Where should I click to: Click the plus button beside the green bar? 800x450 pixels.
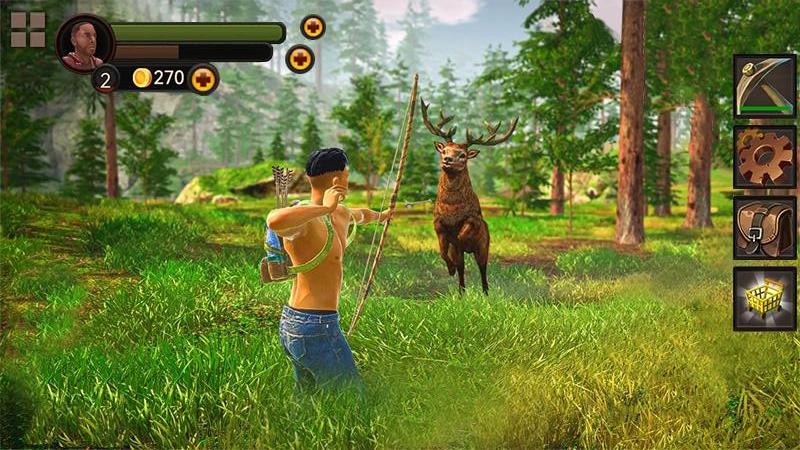pyautogui.click(x=313, y=27)
